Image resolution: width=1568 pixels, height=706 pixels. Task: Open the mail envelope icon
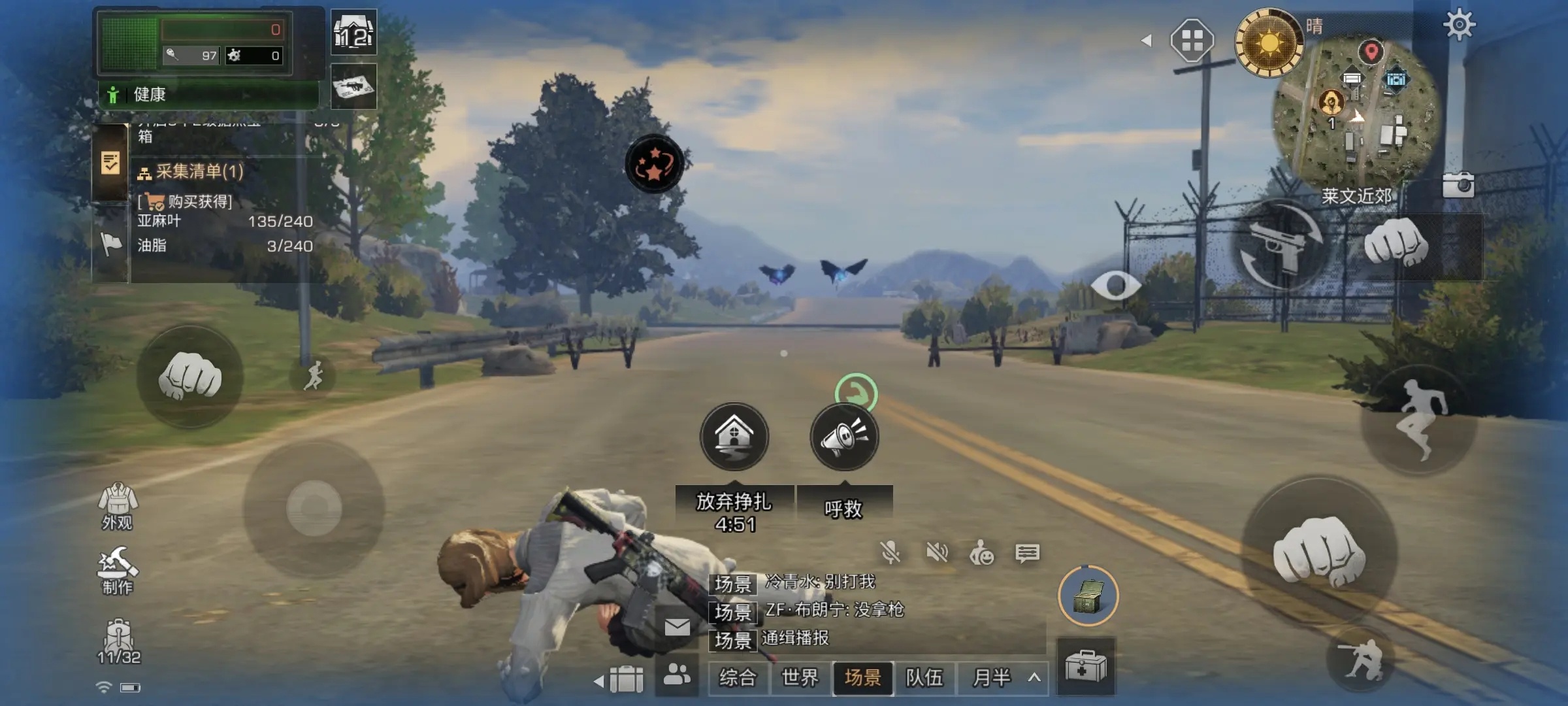pos(678,628)
